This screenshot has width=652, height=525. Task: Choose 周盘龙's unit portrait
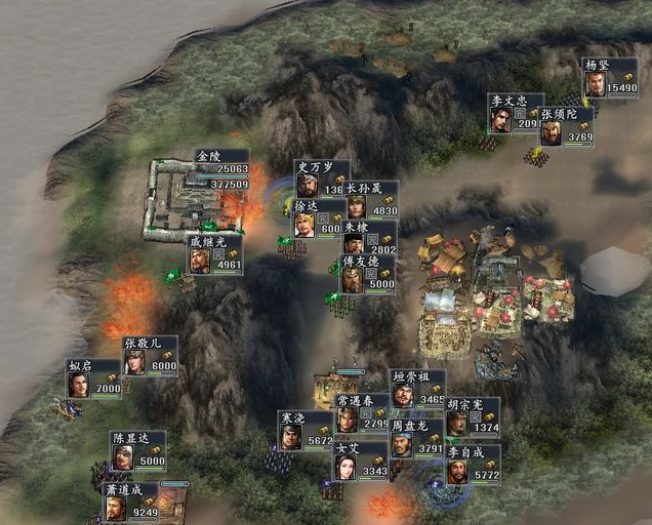pyautogui.click(x=402, y=444)
